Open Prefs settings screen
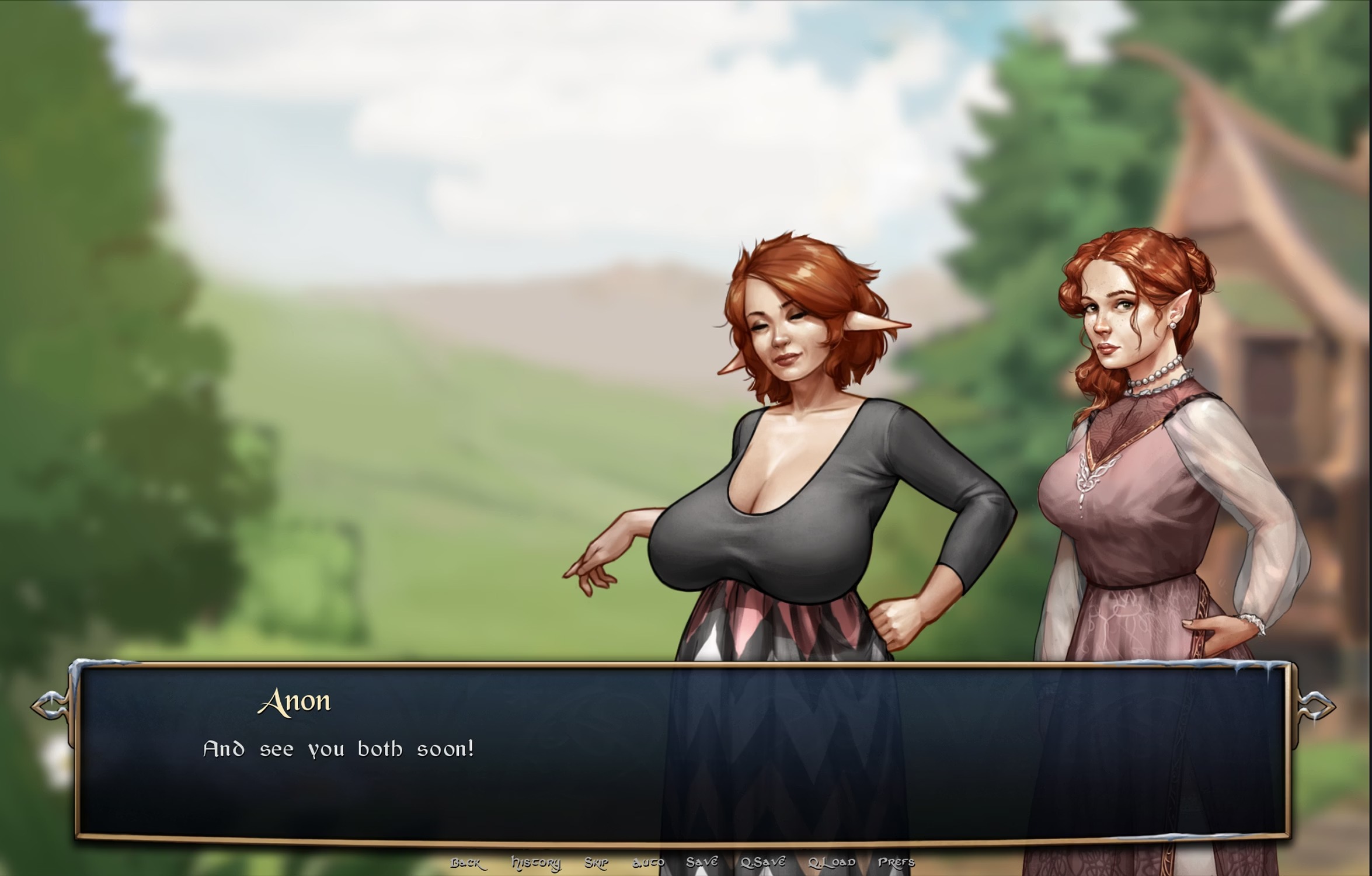The width and height of the screenshot is (1372, 876). (x=896, y=862)
